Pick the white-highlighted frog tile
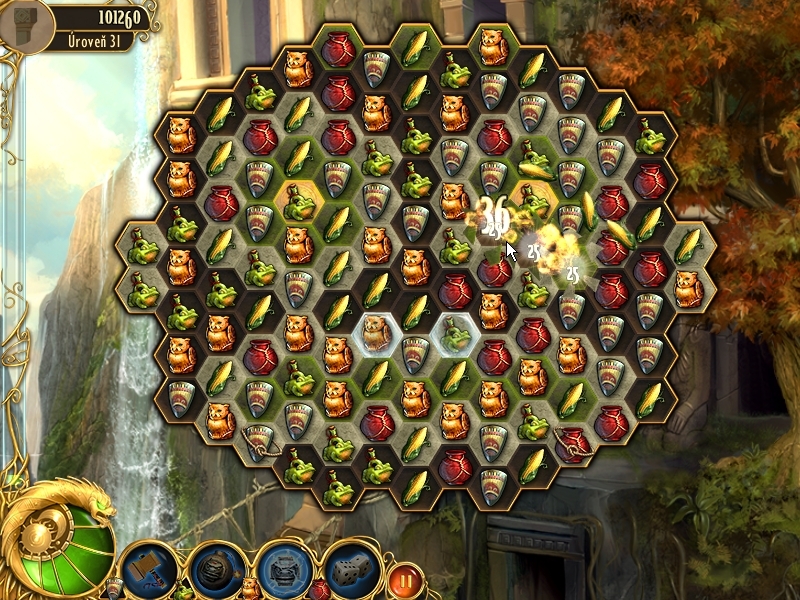Viewport: 800px width, 600px height. click(x=455, y=332)
